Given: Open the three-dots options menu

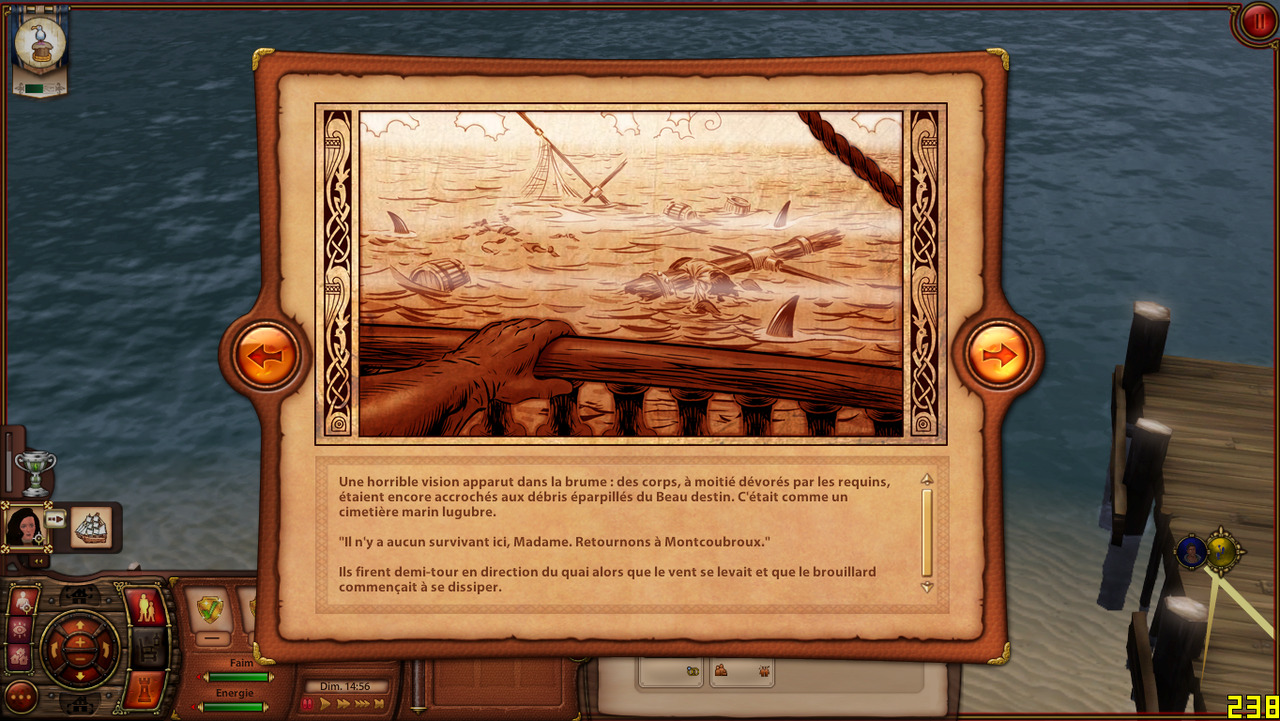Looking at the screenshot, I should [21, 695].
